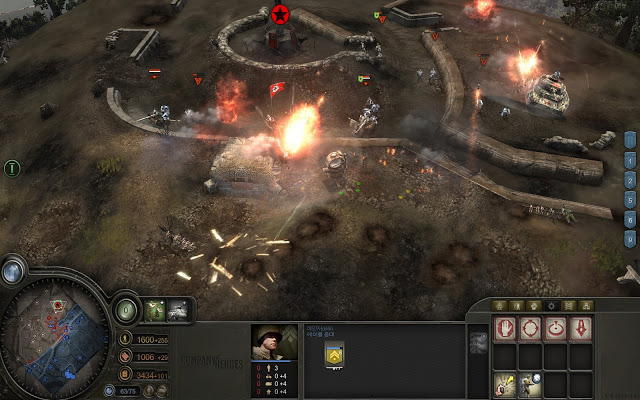Use the infantry commander ability icon
This screenshot has width=640, height=400.
click(155, 310)
